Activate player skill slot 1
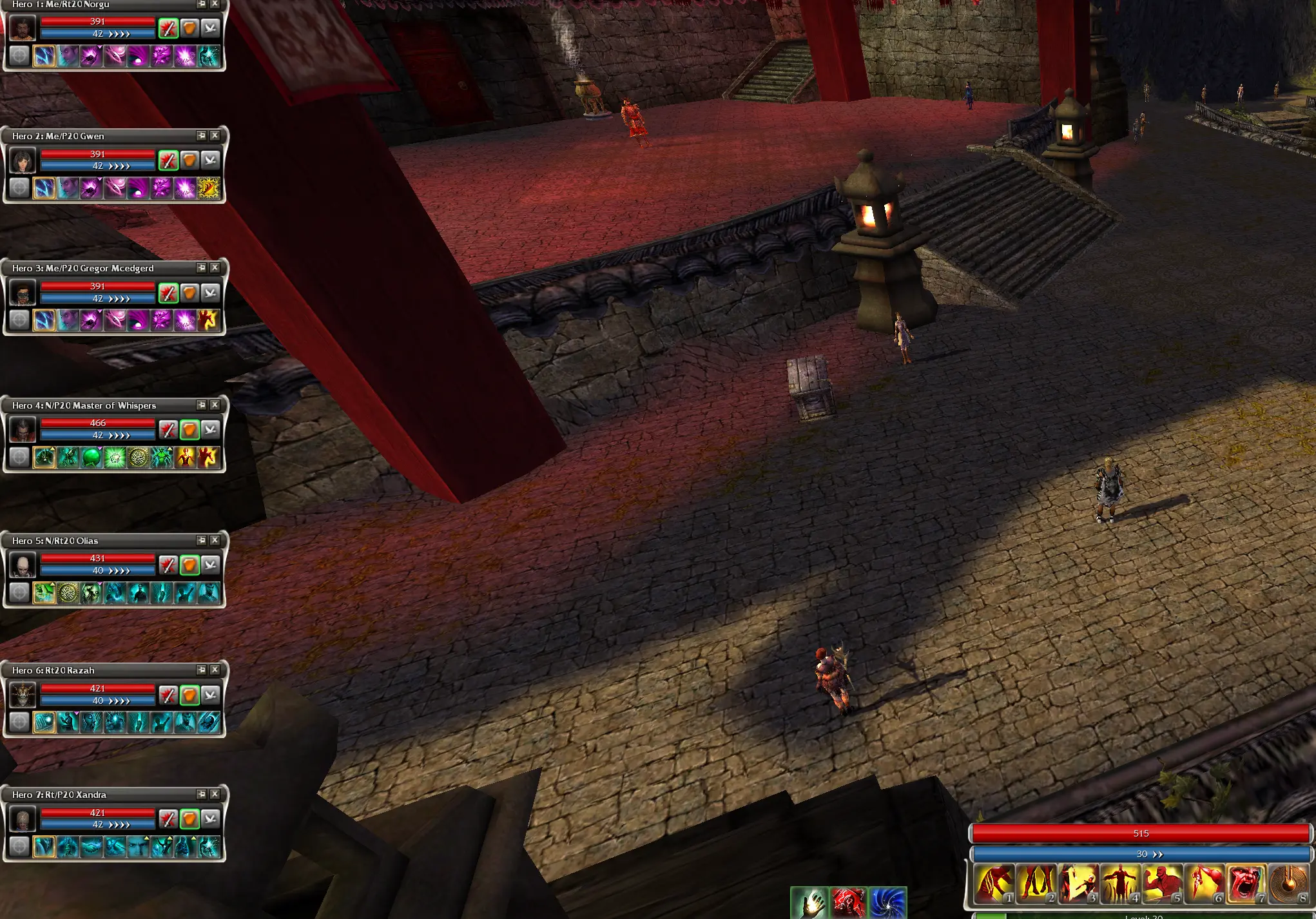 pos(993,884)
